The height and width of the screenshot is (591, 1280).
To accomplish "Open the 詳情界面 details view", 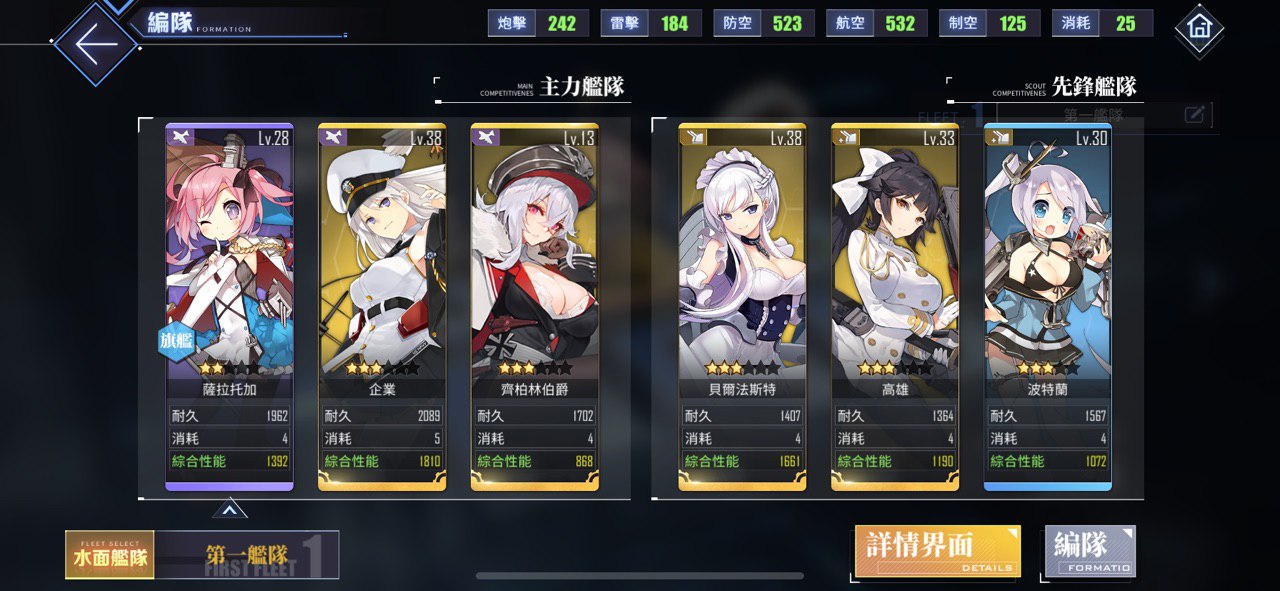I will pos(937,550).
